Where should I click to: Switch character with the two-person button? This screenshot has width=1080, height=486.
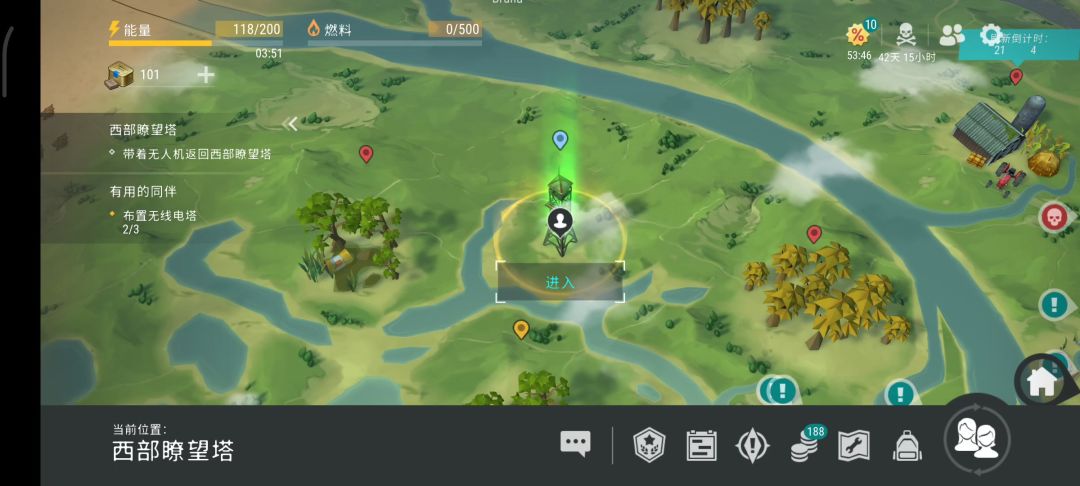click(977, 439)
